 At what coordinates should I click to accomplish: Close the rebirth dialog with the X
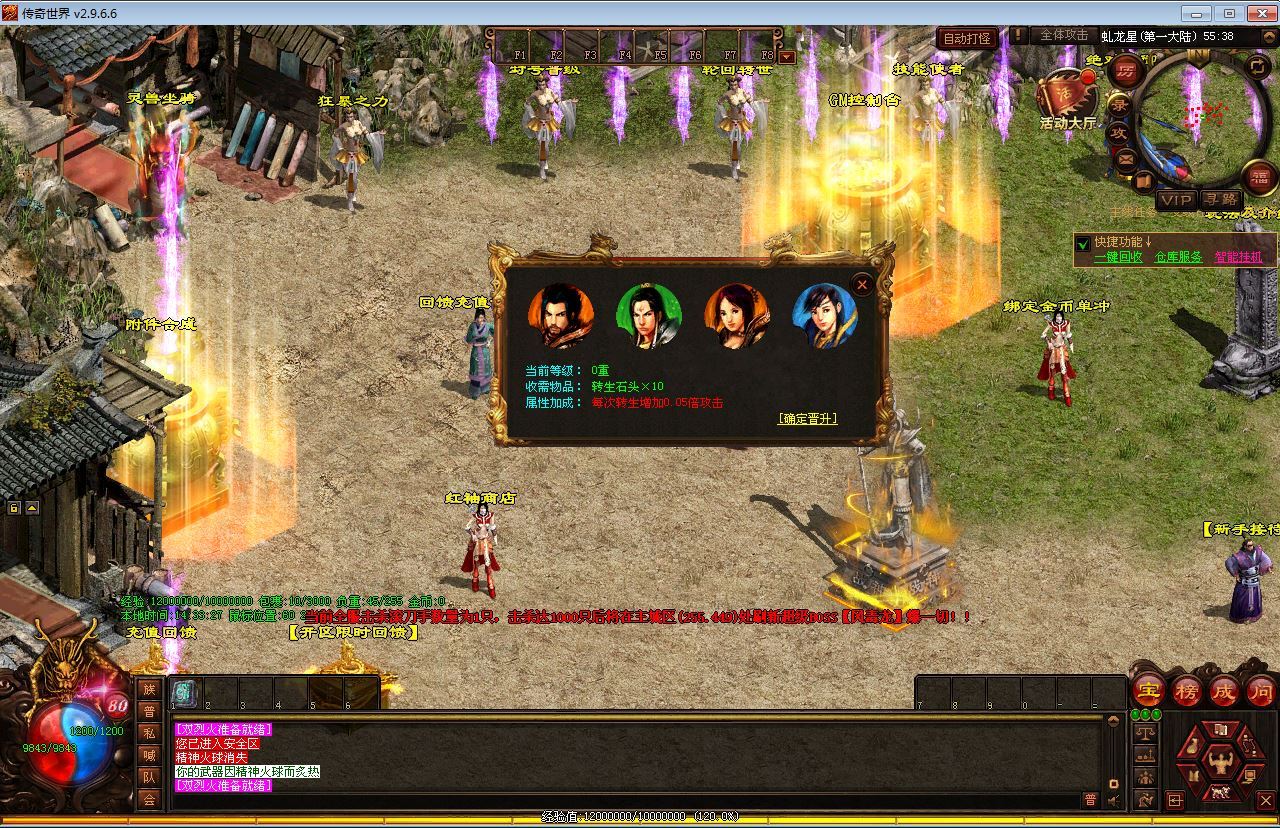click(862, 284)
